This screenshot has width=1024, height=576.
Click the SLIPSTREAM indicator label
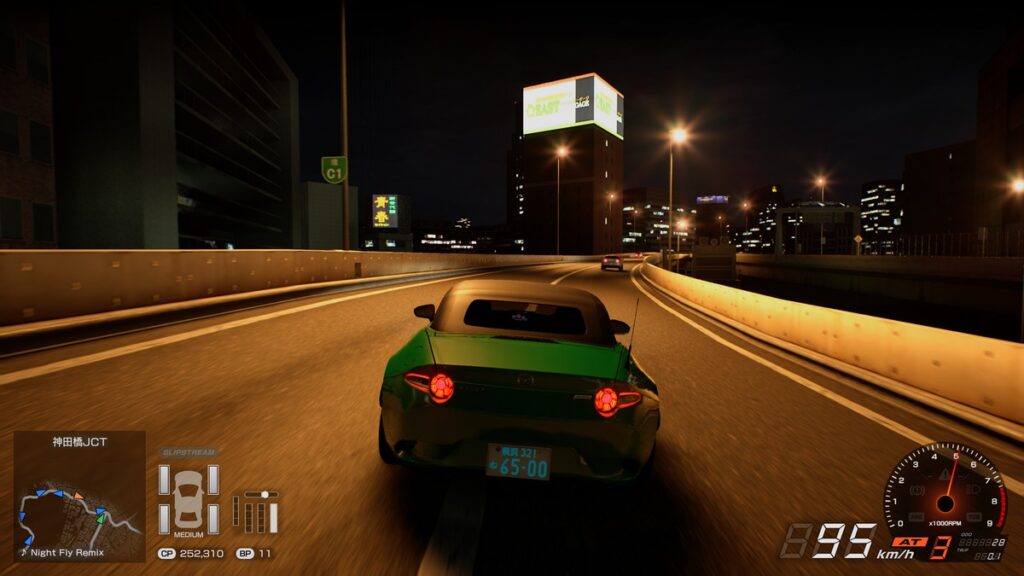[188, 453]
